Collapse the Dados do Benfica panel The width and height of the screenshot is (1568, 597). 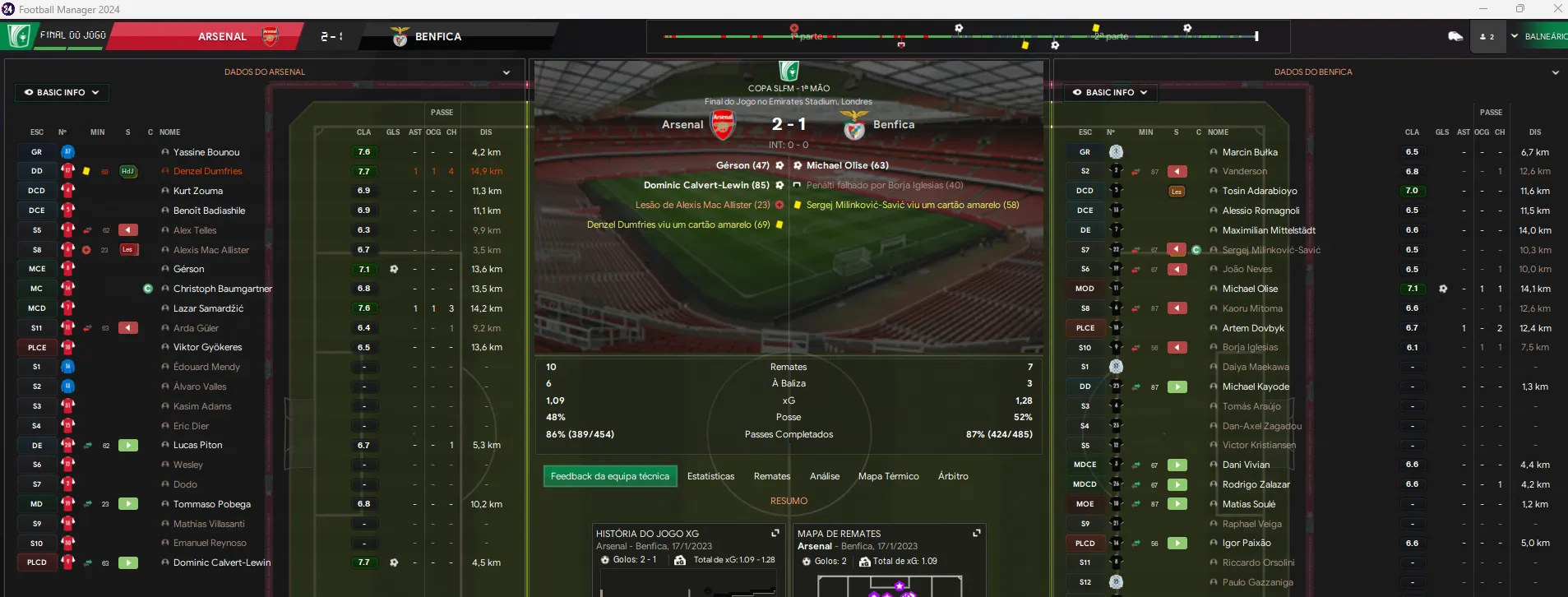1555,72
